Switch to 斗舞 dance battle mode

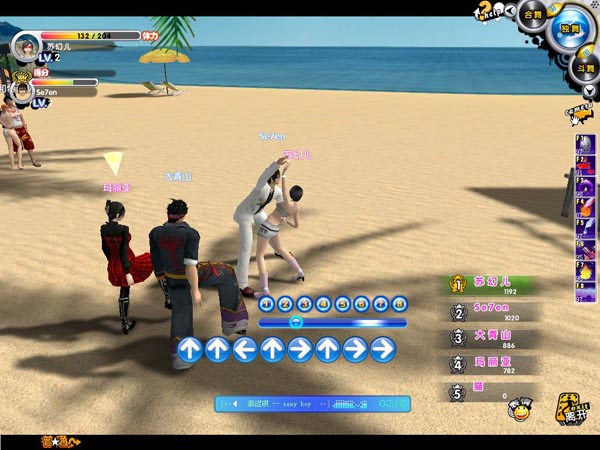[x=586, y=67]
